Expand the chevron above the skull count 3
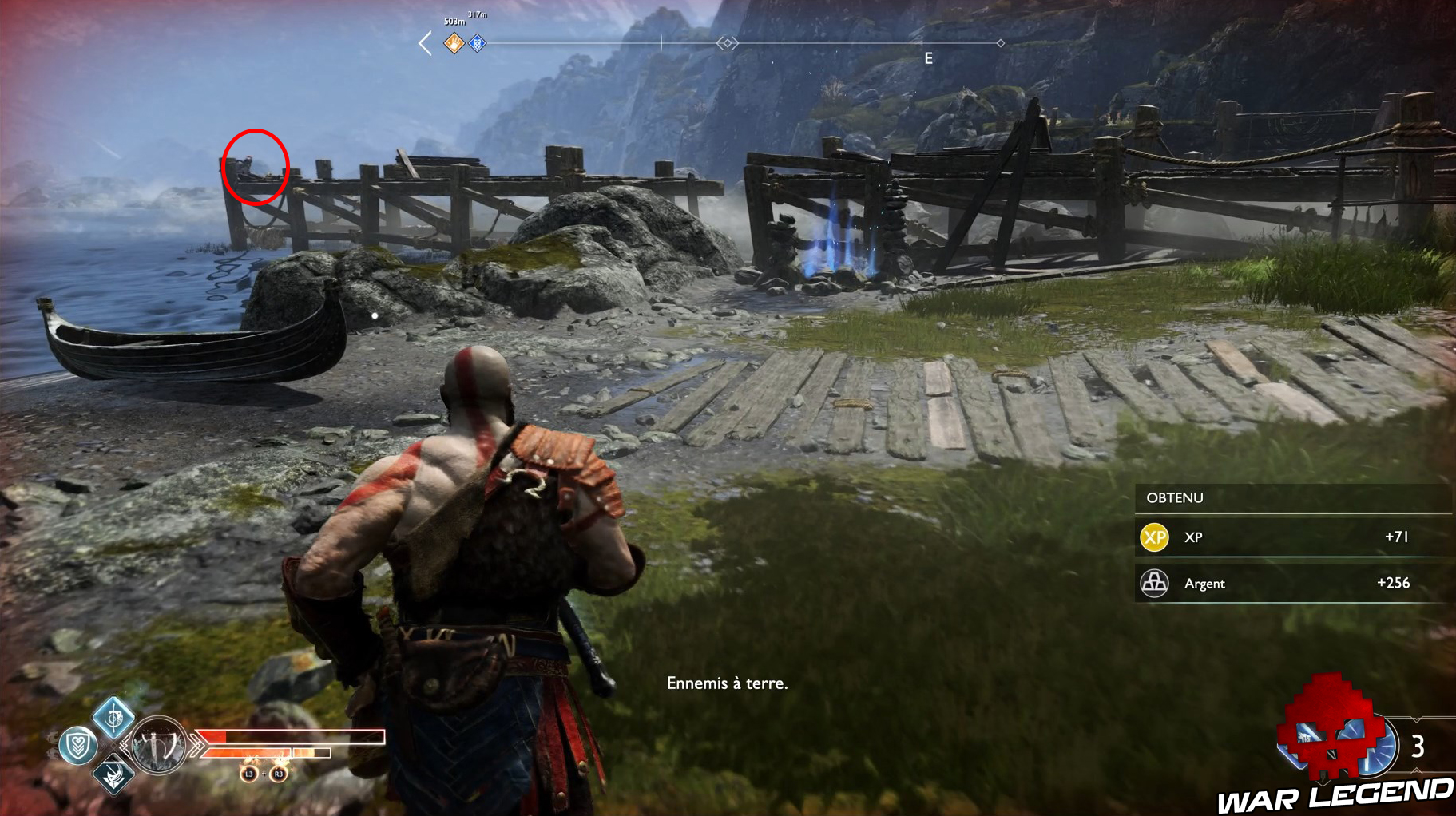1456x816 pixels. pyautogui.click(x=1416, y=719)
